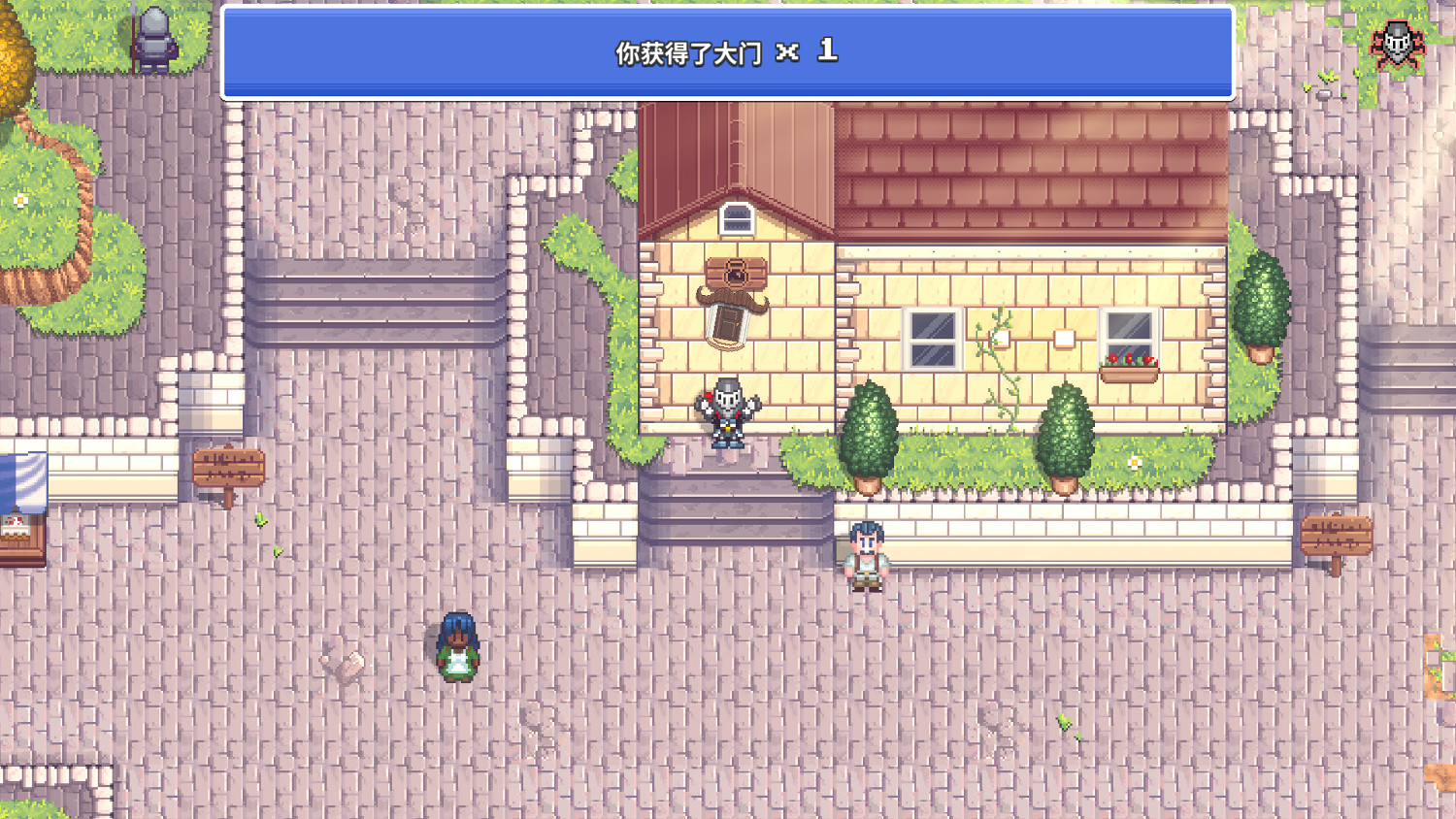Viewport: 1456px width, 819px height.
Task: Click the small white wall switch panel
Action: tap(1063, 338)
